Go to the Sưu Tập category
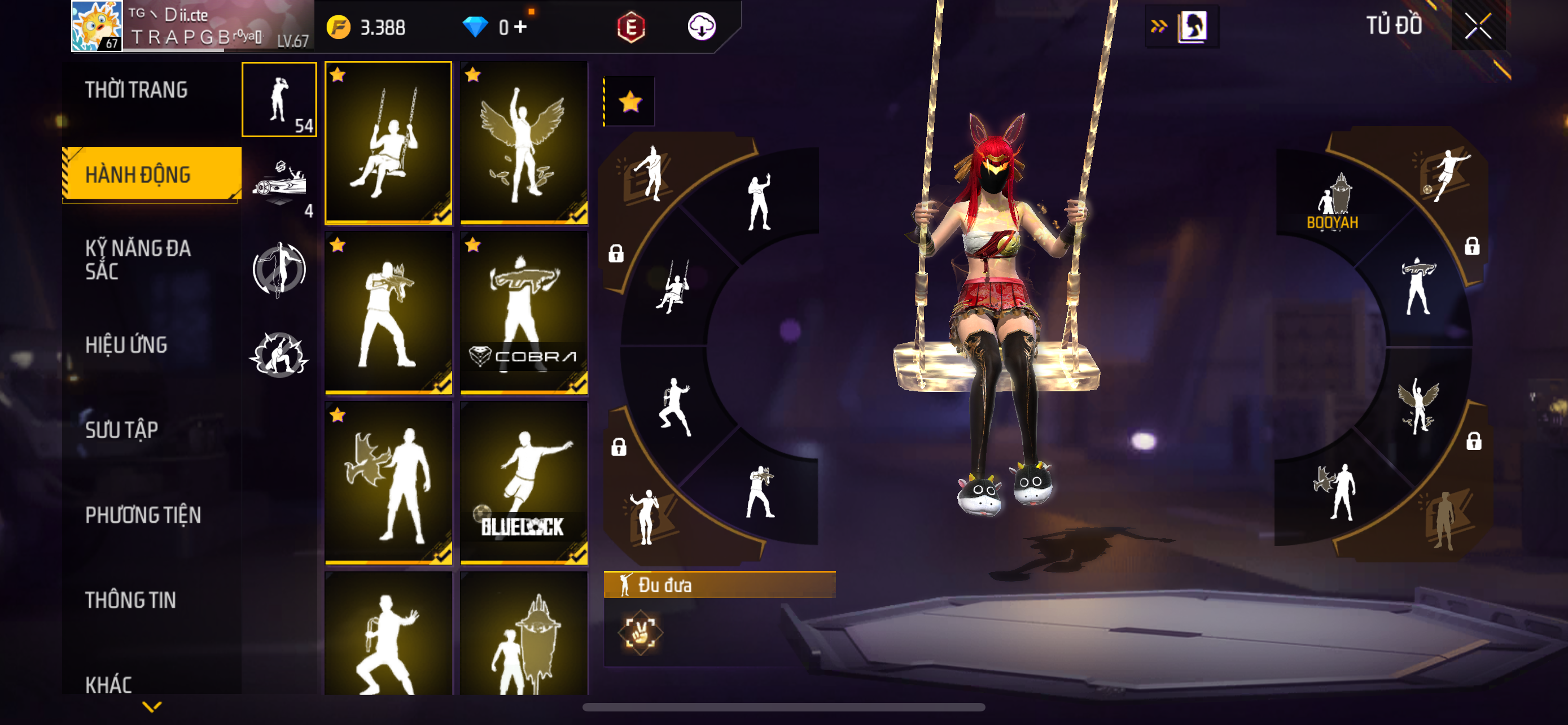The width and height of the screenshot is (1568, 725). click(x=122, y=430)
